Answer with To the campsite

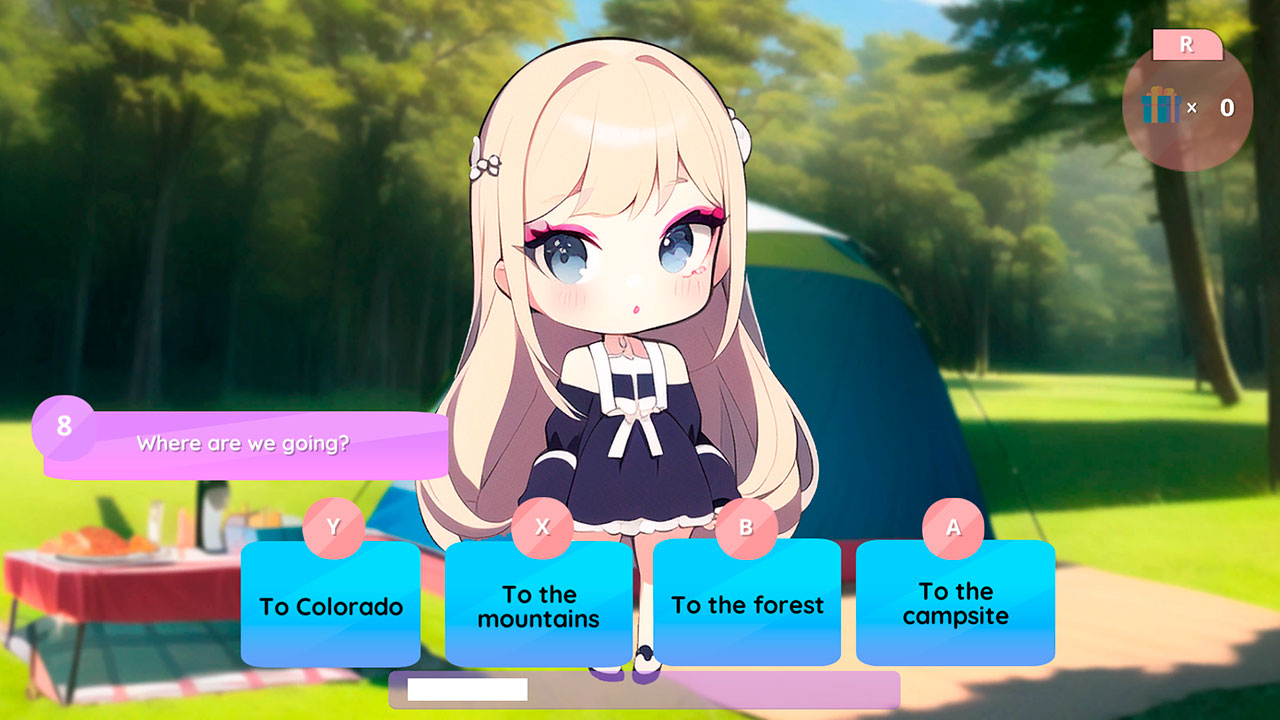(954, 604)
